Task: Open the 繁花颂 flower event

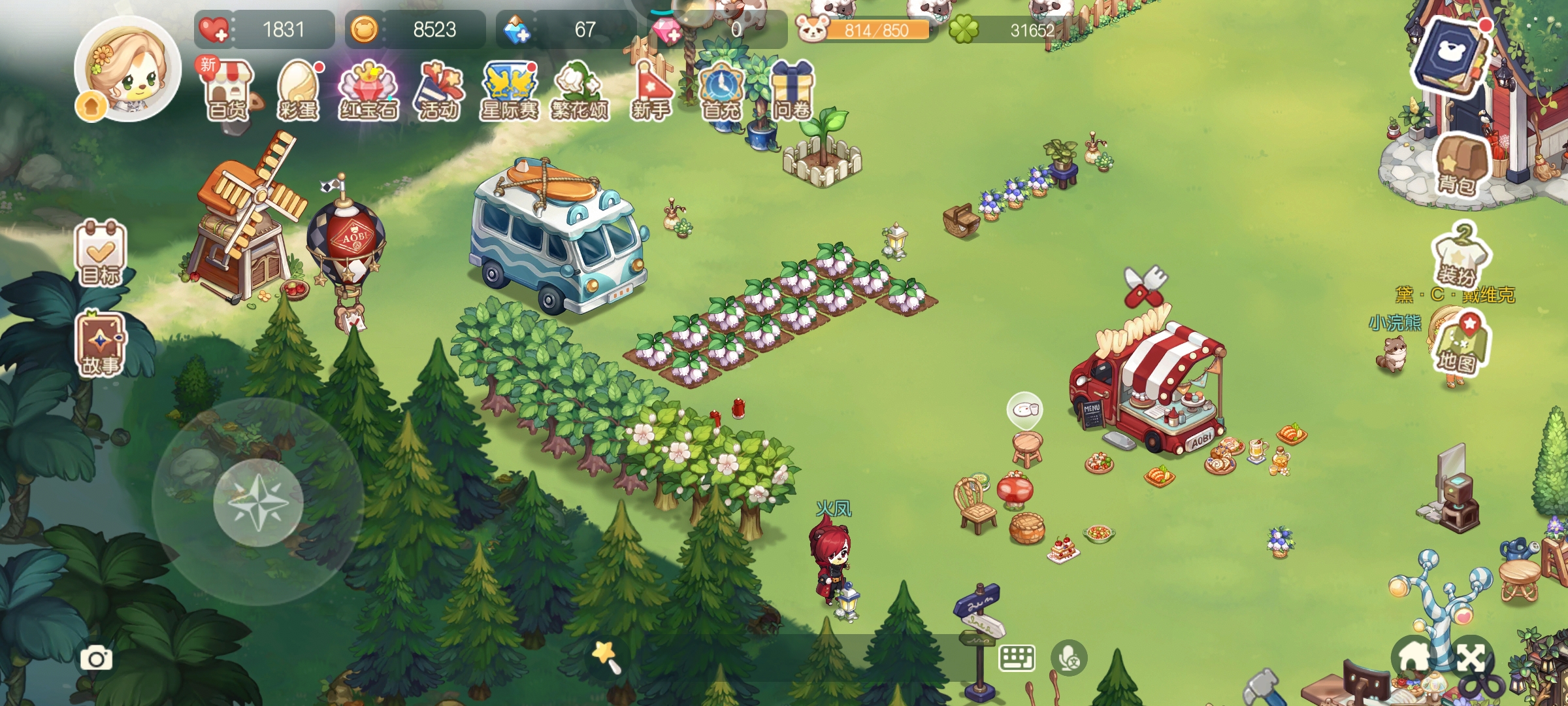Action: tap(580, 90)
